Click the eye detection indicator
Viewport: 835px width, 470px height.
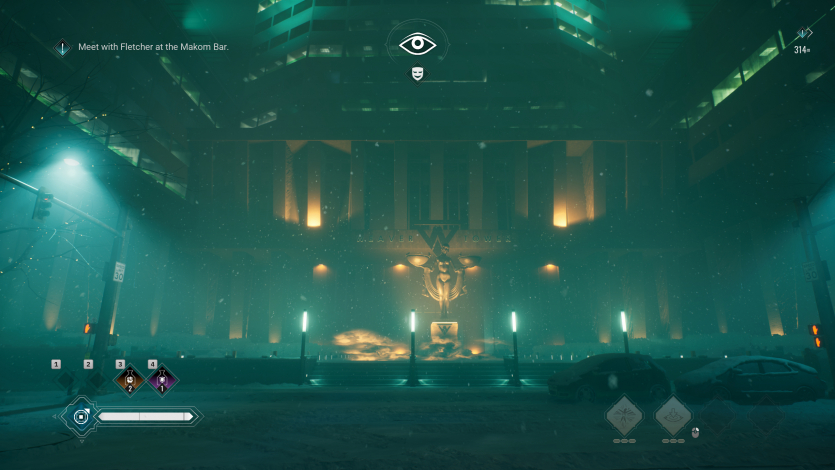(417, 44)
